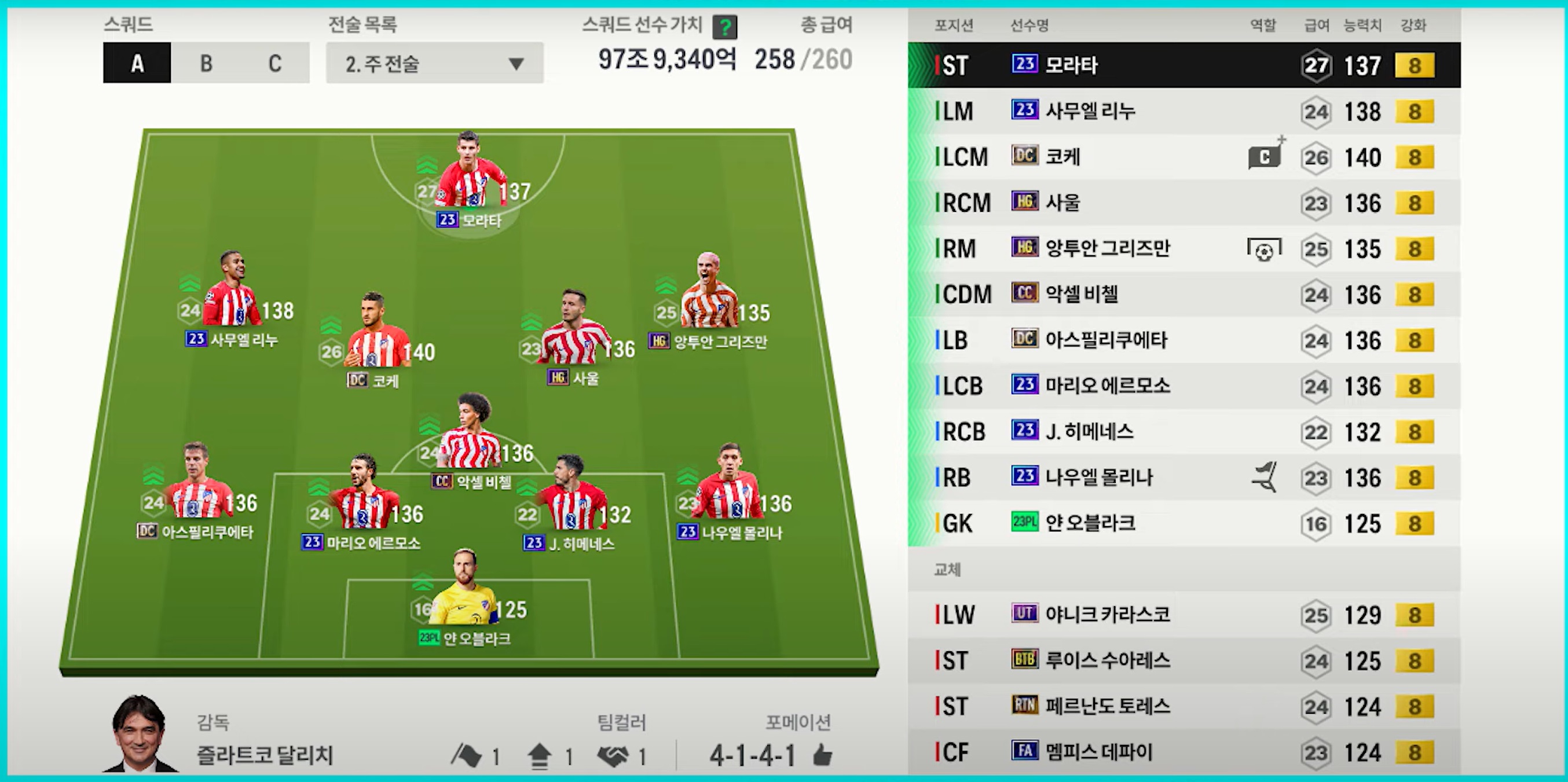Select substitute Luis Suárez ST row
The image size is (1568, 782).
point(1184,661)
